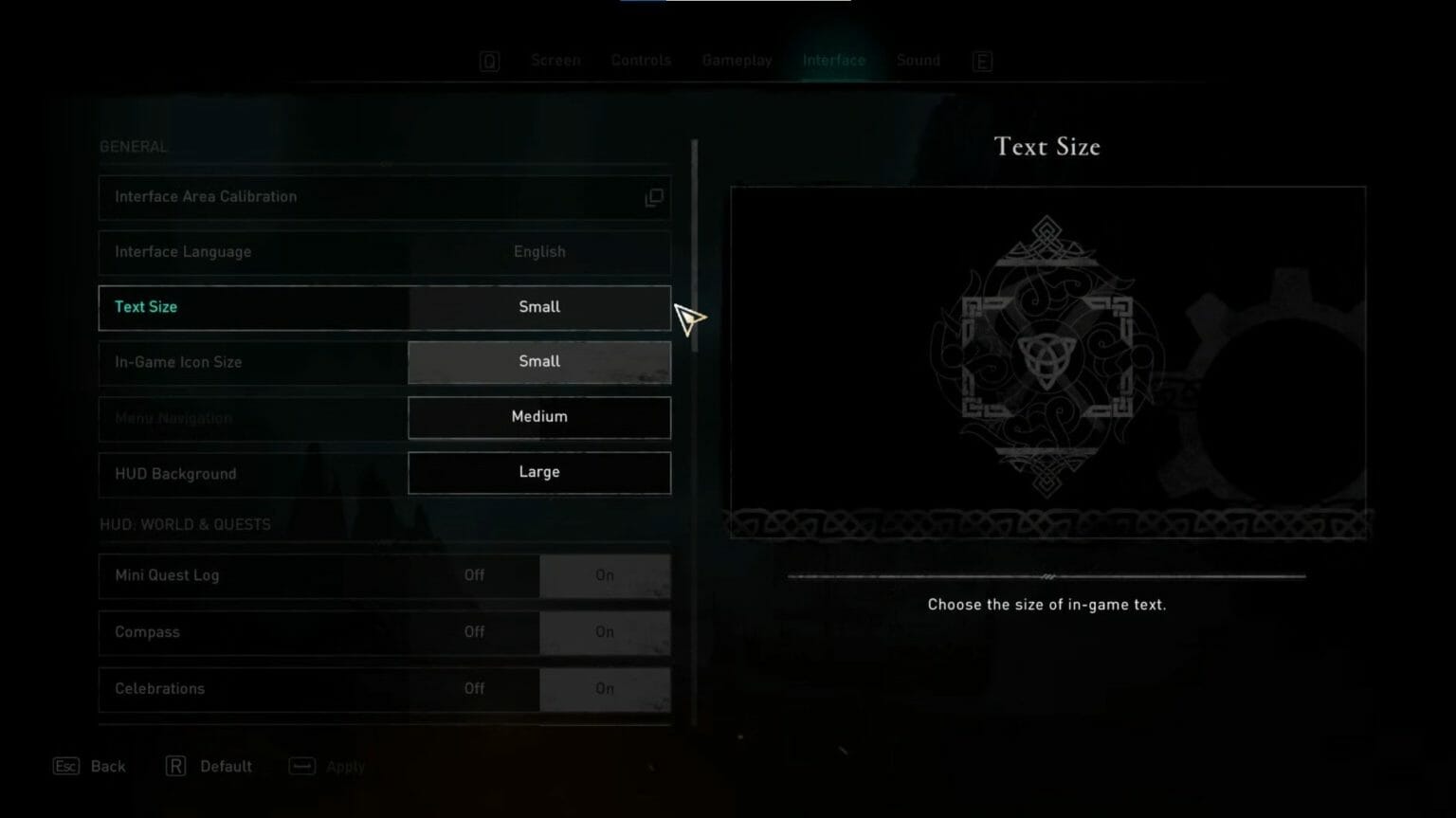Click the Enter key icon next to Apply
This screenshot has height=818, width=1456.
click(300, 766)
